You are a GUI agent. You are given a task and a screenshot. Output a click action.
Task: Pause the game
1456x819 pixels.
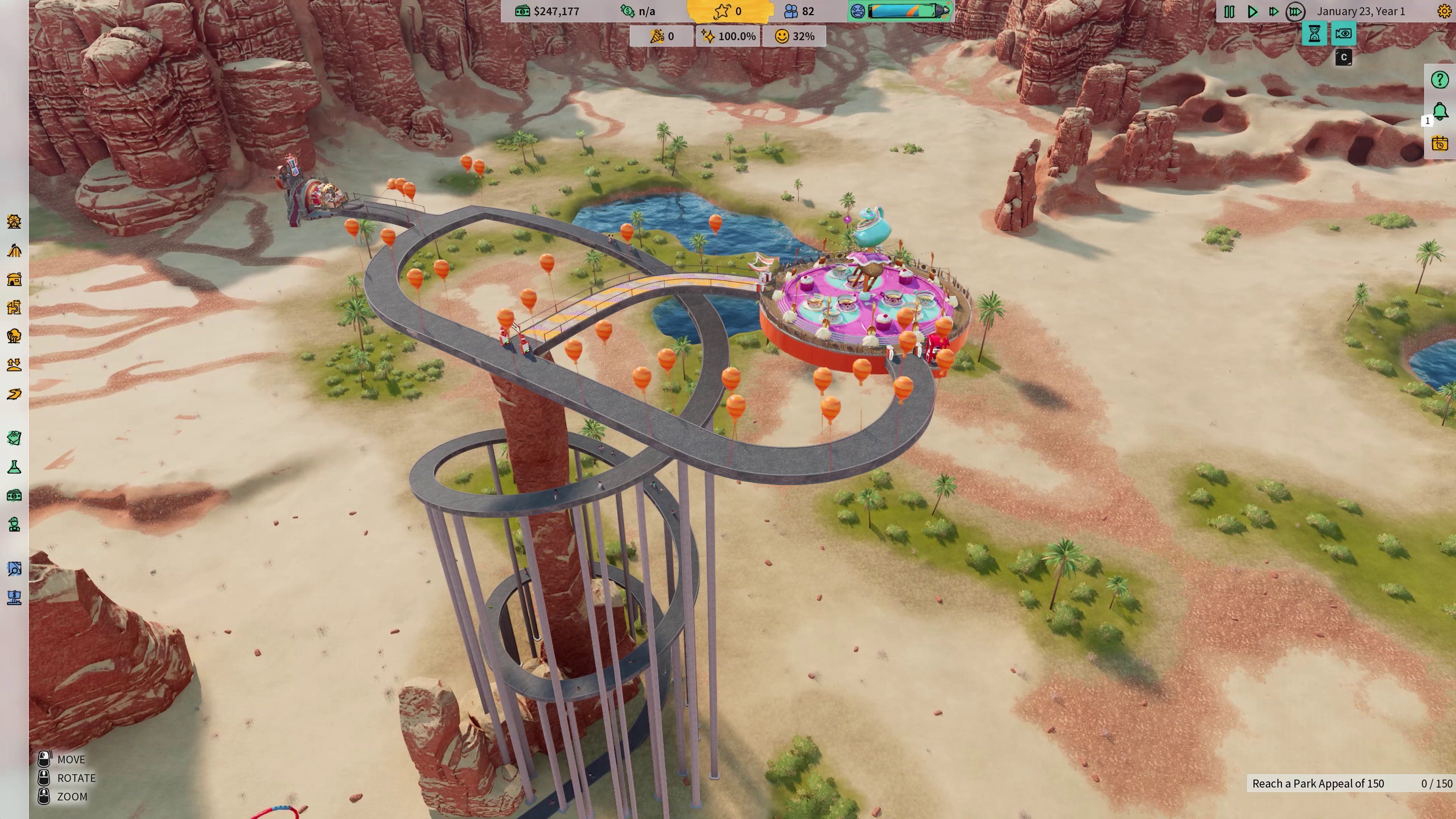(x=1229, y=11)
